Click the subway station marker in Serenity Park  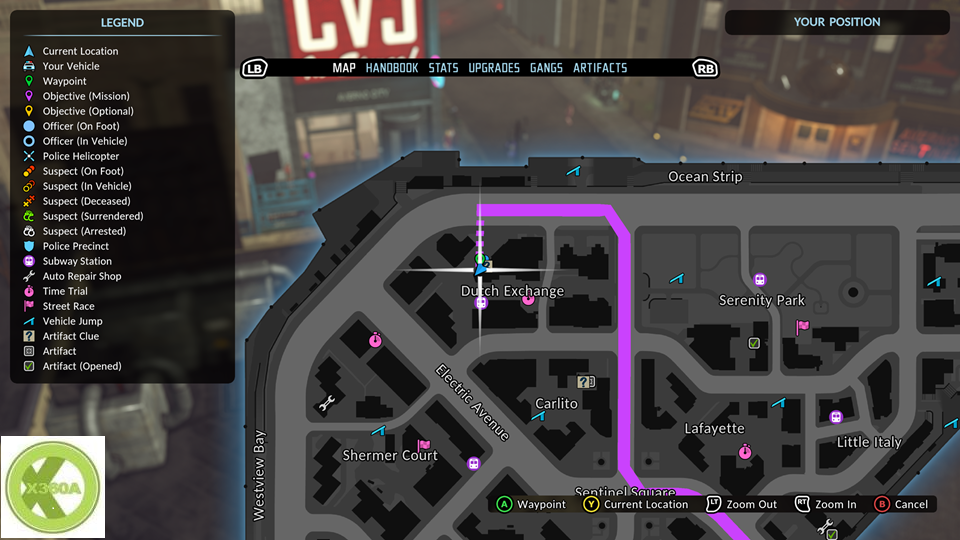[x=760, y=280]
